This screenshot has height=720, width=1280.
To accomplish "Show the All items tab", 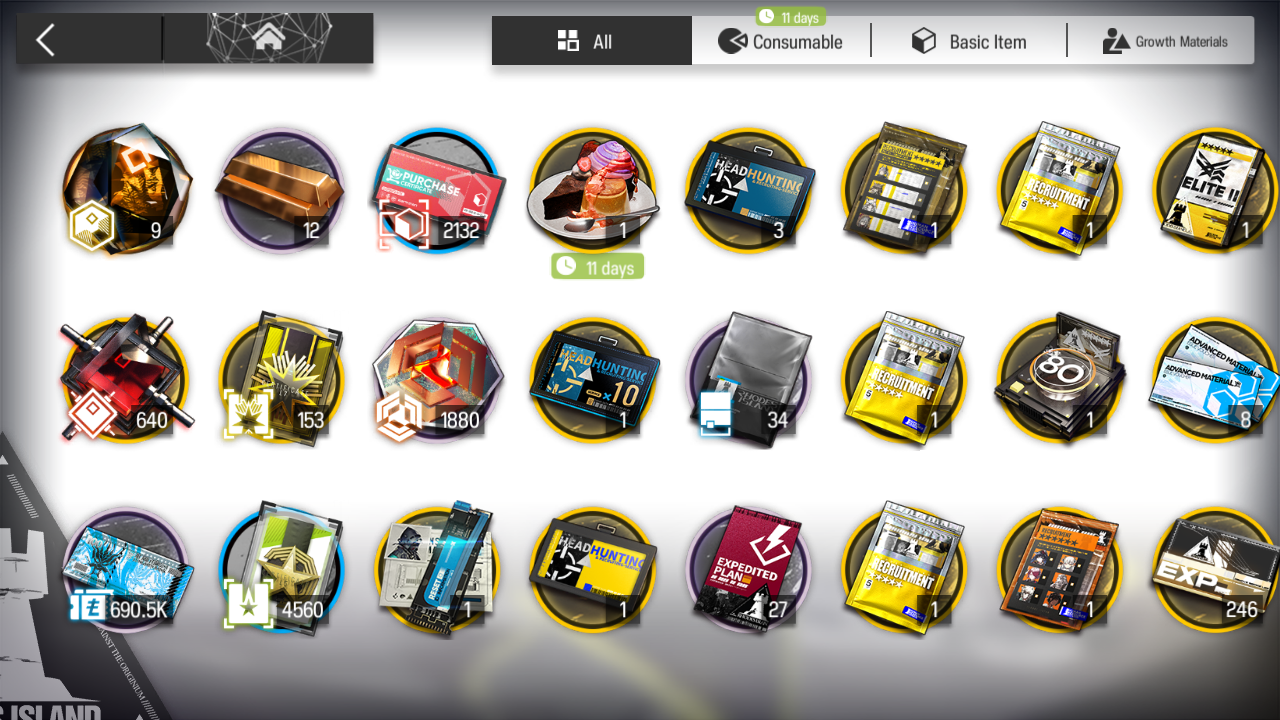I will (591, 41).
